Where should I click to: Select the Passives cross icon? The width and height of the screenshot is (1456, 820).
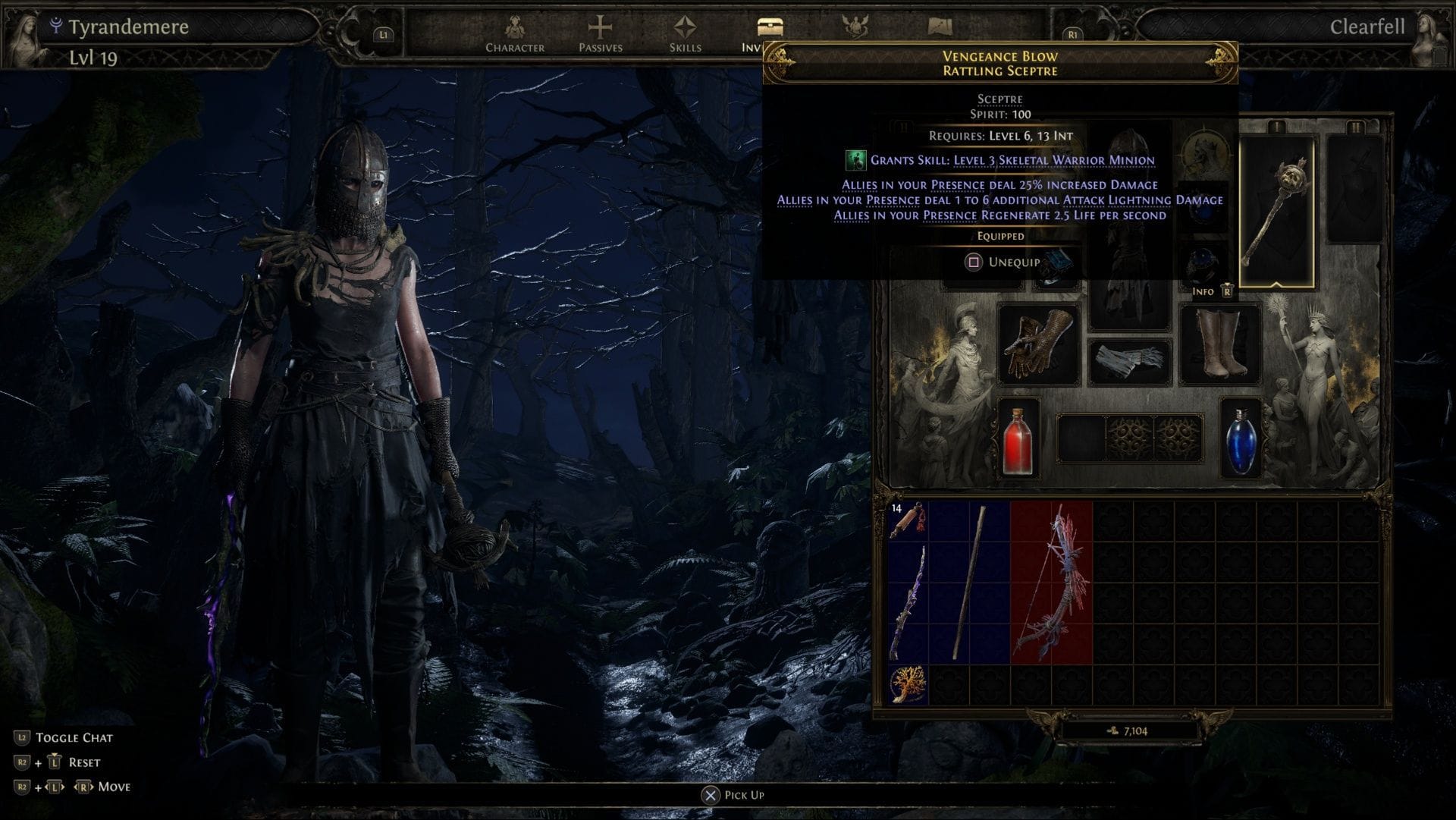tap(599, 27)
